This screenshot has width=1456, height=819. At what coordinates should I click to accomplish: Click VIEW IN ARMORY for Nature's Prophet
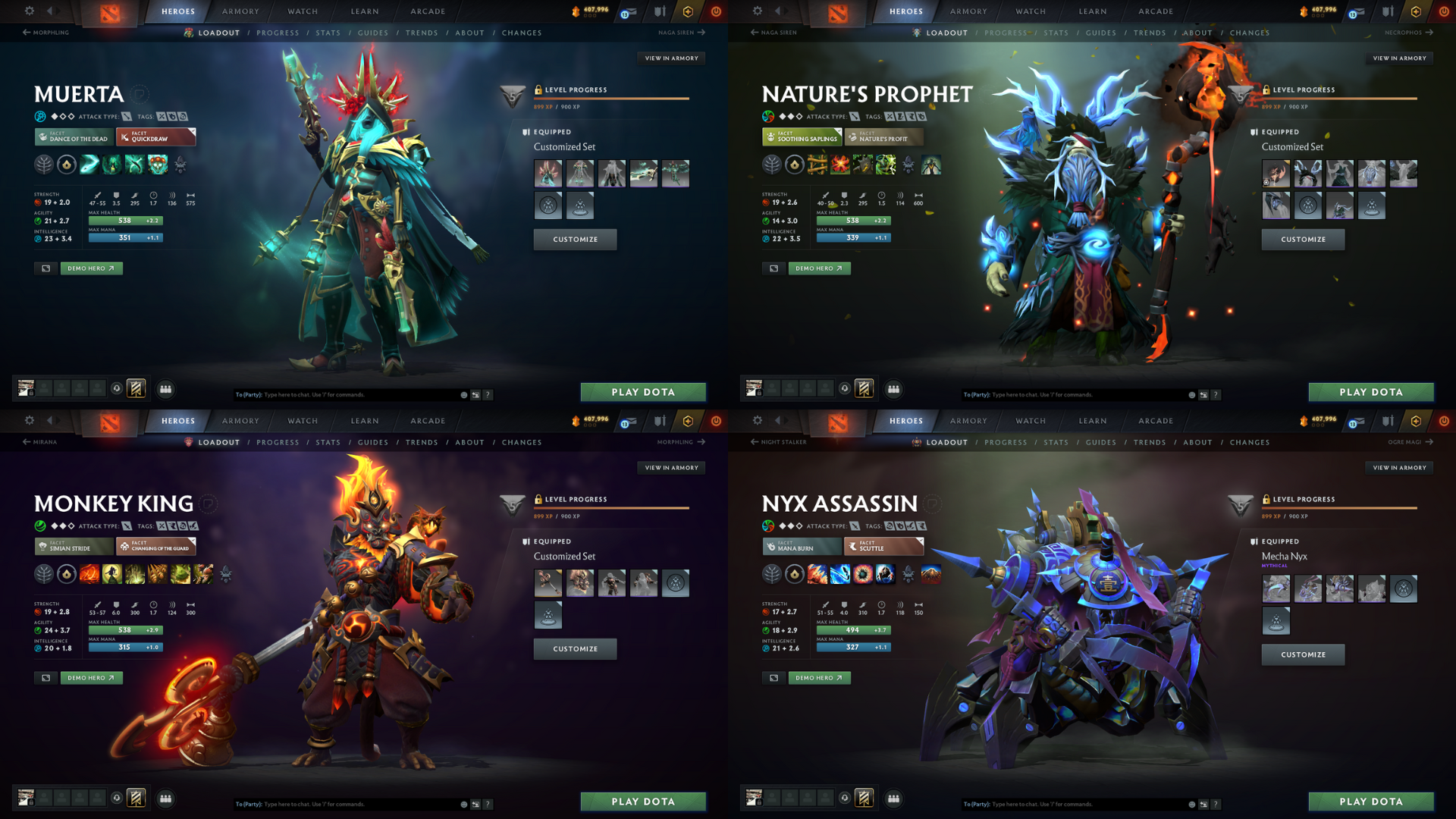pyautogui.click(x=1399, y=58)
